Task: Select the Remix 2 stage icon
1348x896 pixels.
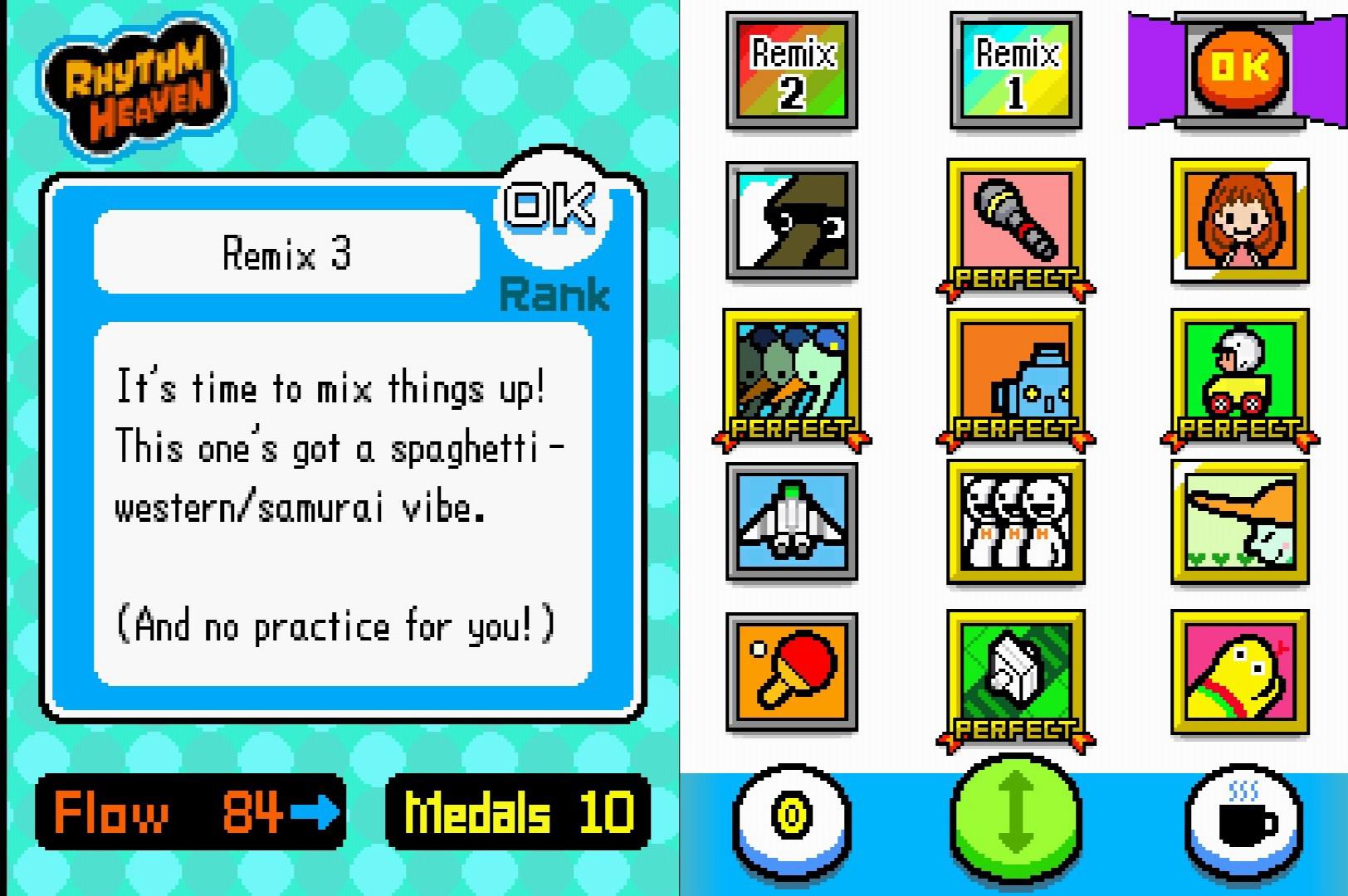Action: point(790,71)
